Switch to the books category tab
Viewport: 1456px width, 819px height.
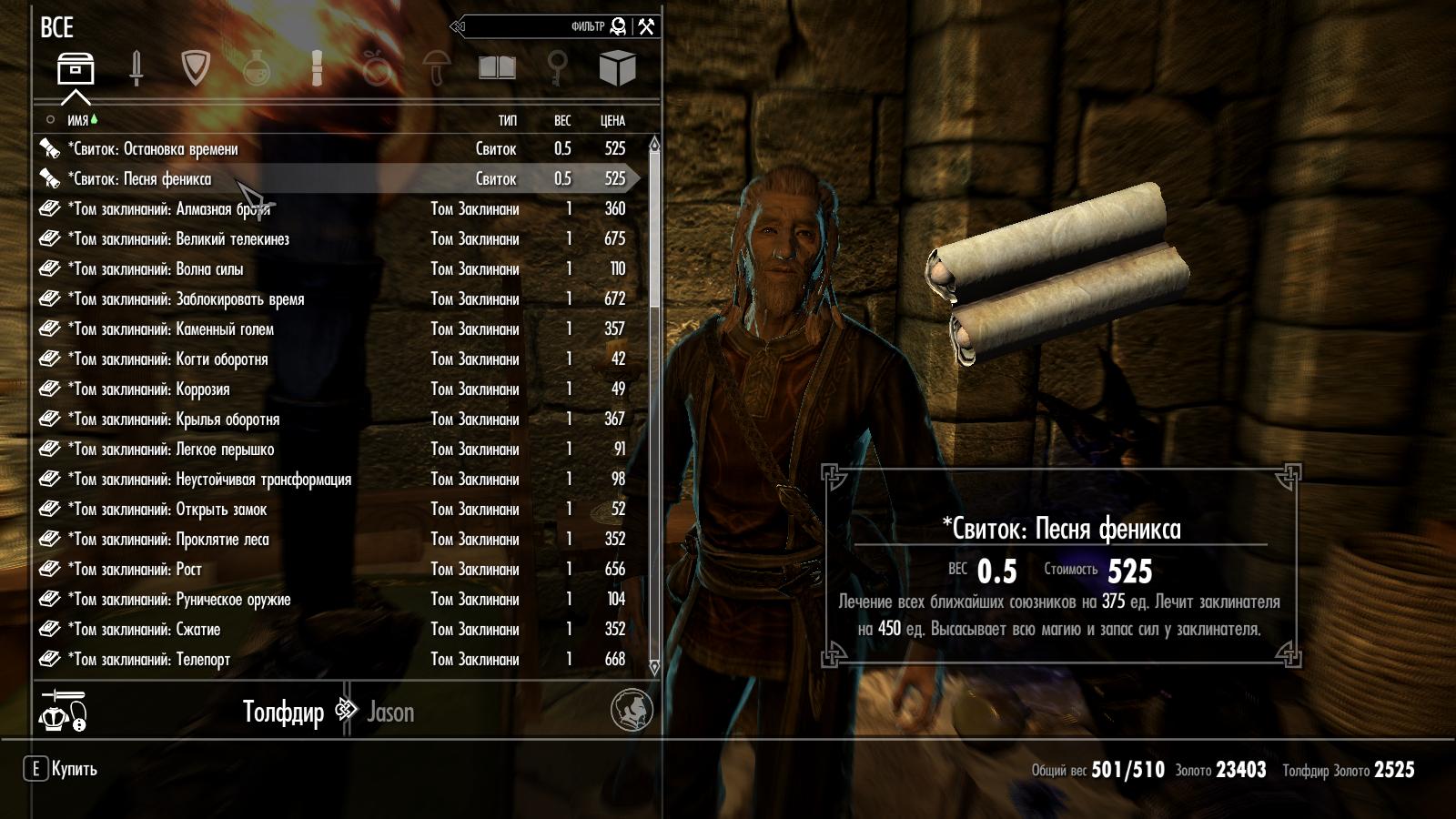click(x=497, y=68)
